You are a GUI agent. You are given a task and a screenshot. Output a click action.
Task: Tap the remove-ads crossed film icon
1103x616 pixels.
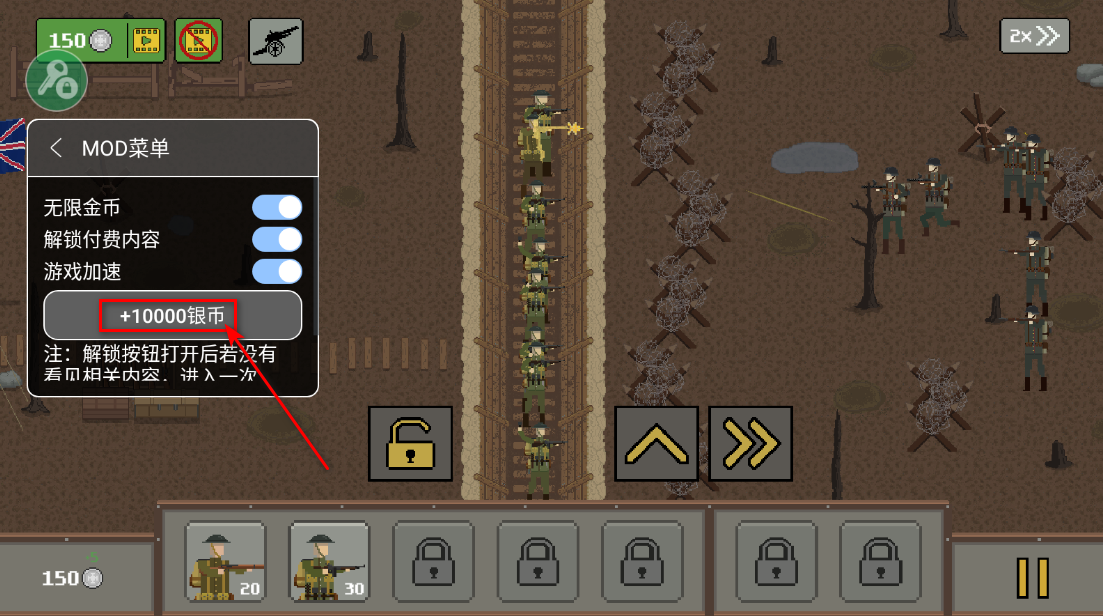(198, 41)
